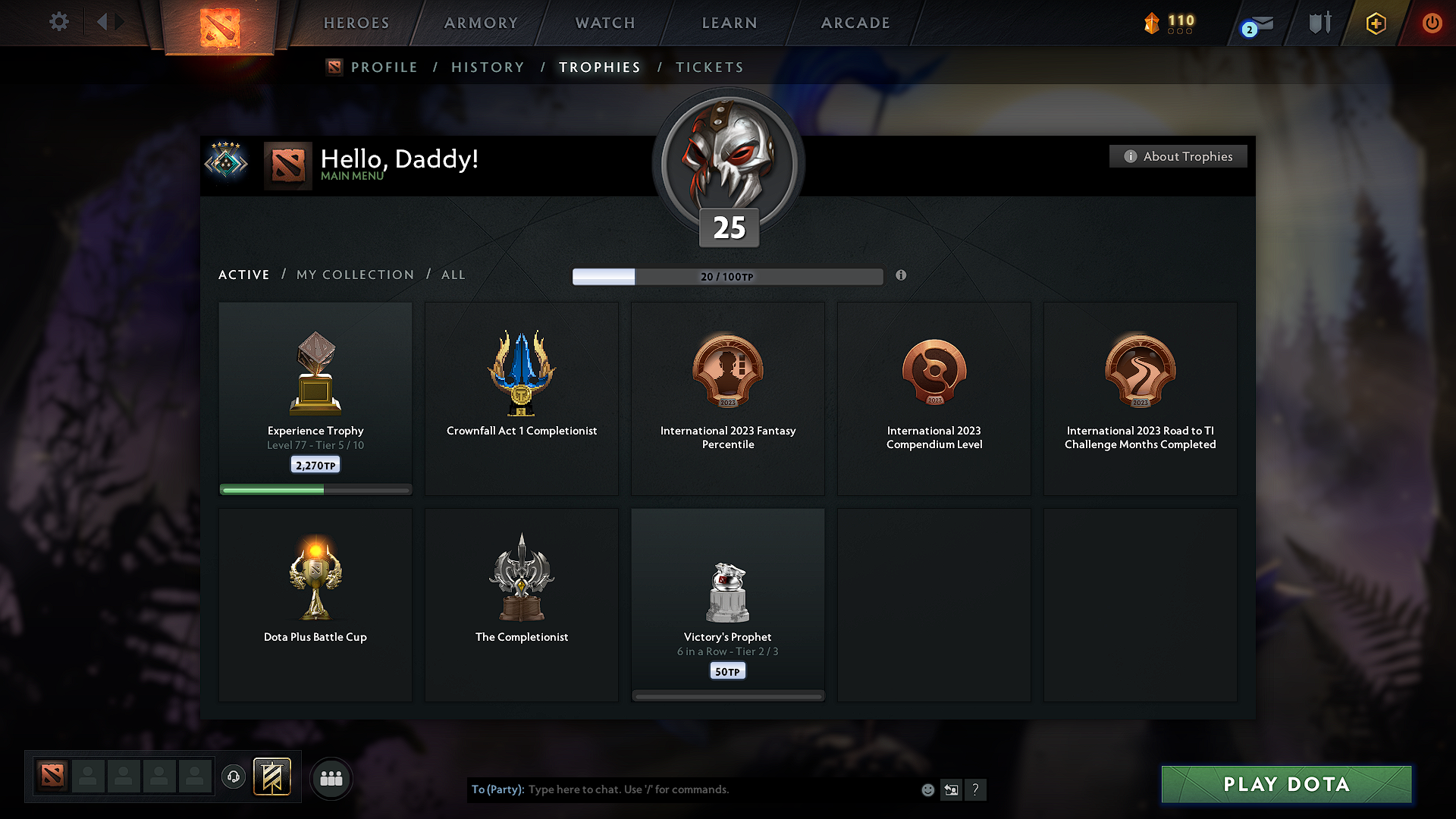Switch to the MY COLLECTION tab

click(x=354, y=275)
